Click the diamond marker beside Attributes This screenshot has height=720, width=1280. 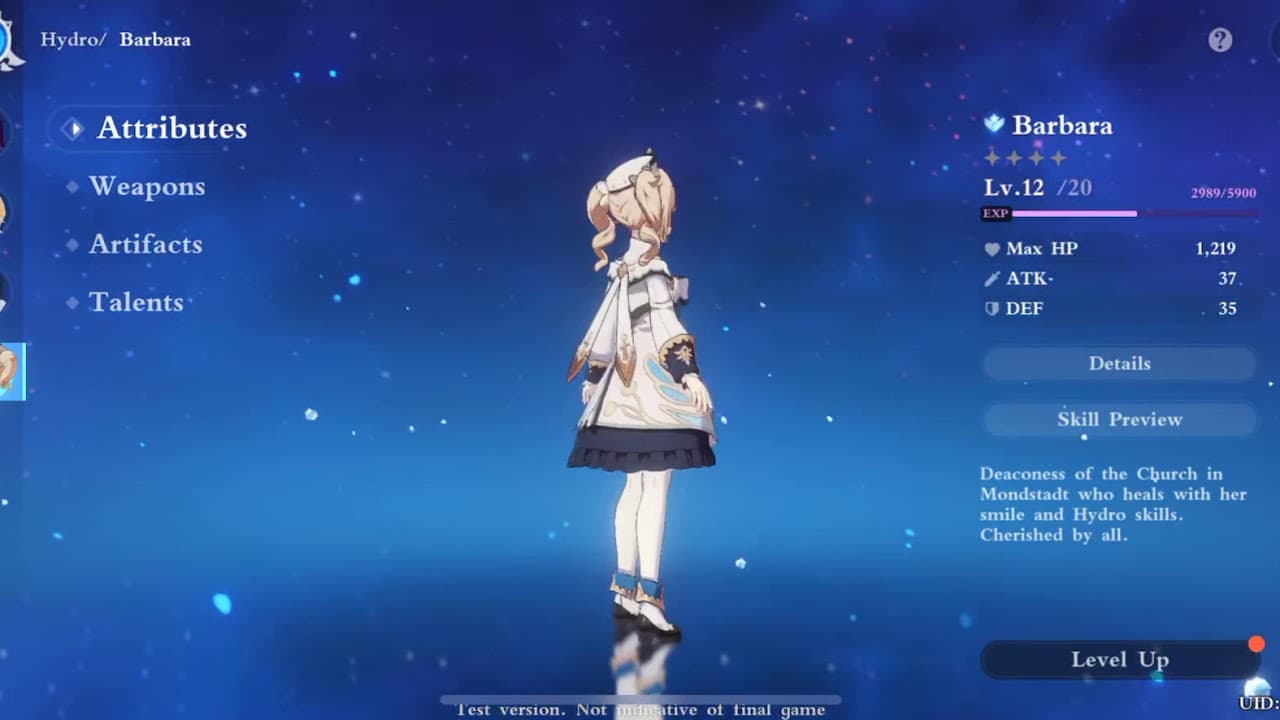tap(70, 128)
